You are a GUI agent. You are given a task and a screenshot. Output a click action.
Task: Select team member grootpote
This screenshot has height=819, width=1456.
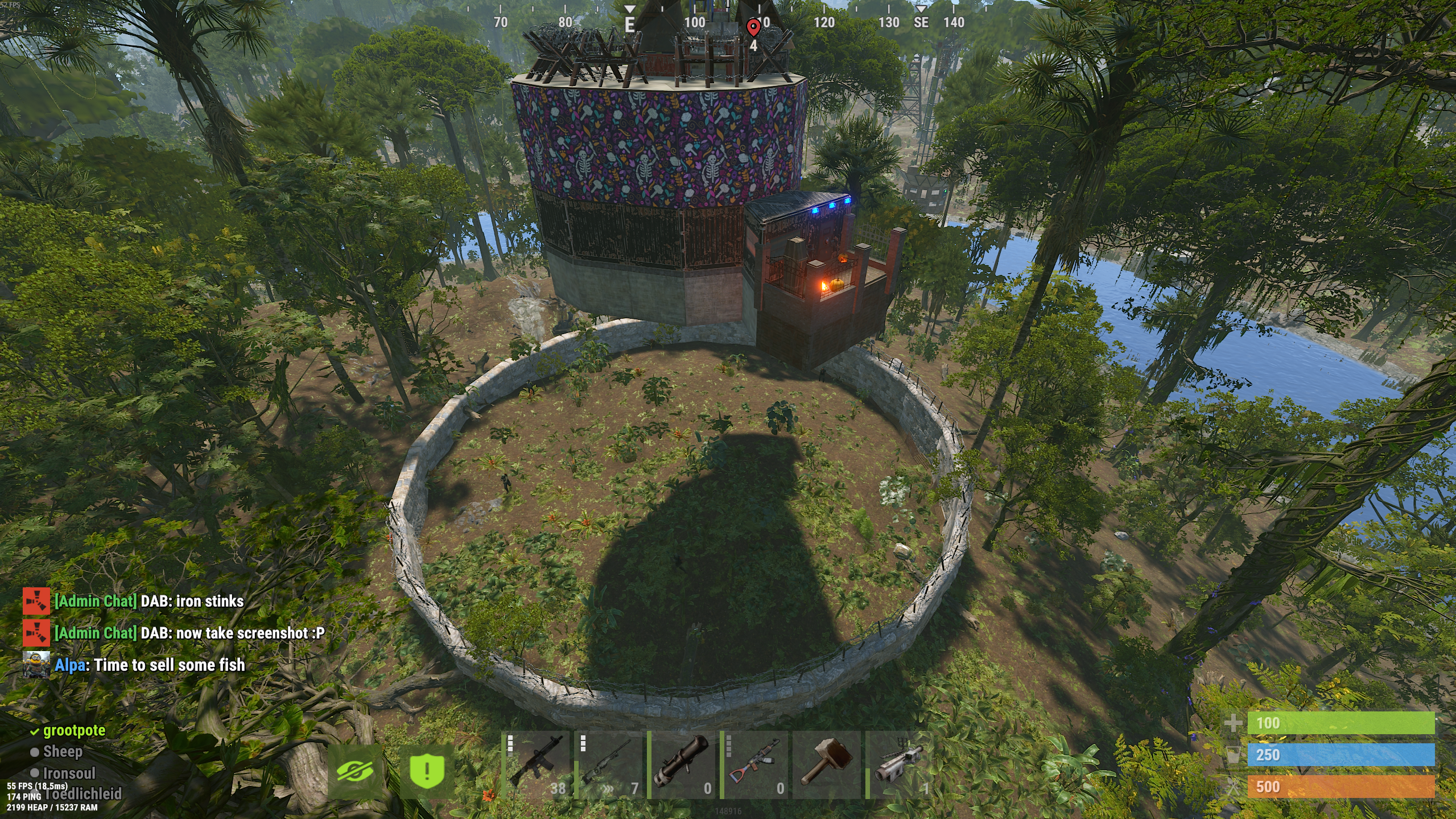click(74, 730)
